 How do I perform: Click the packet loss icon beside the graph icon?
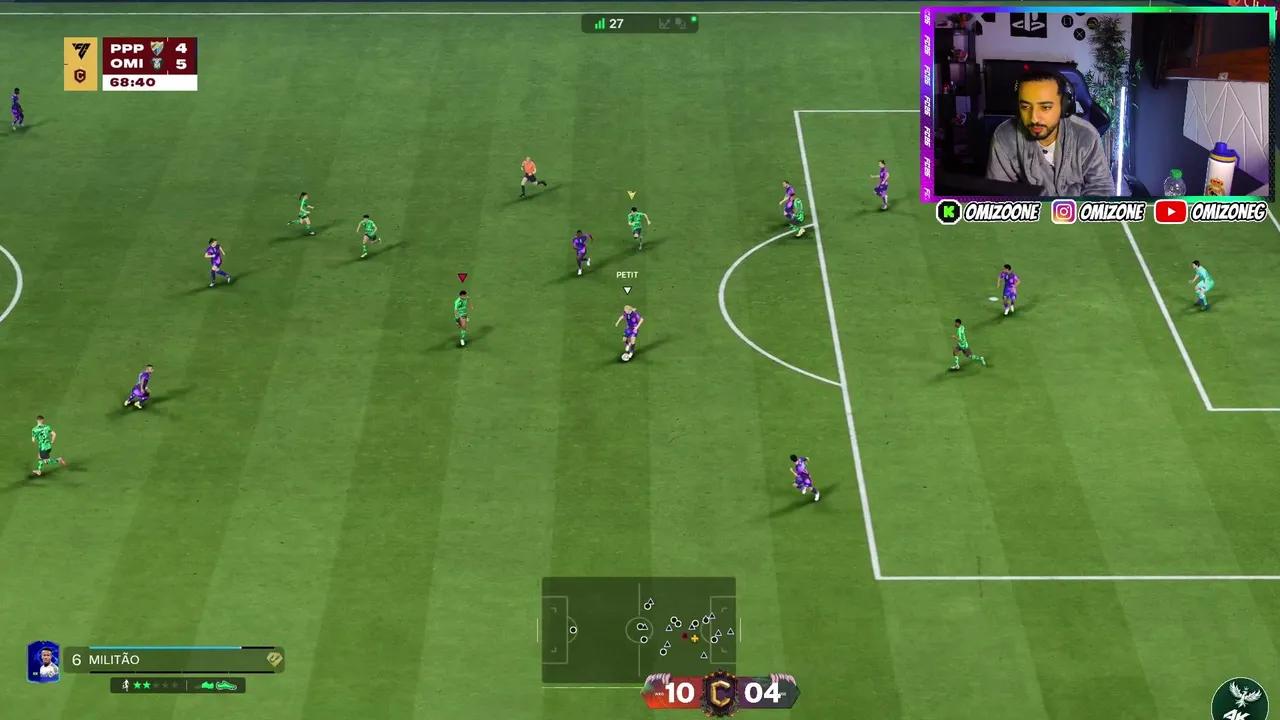681,24
